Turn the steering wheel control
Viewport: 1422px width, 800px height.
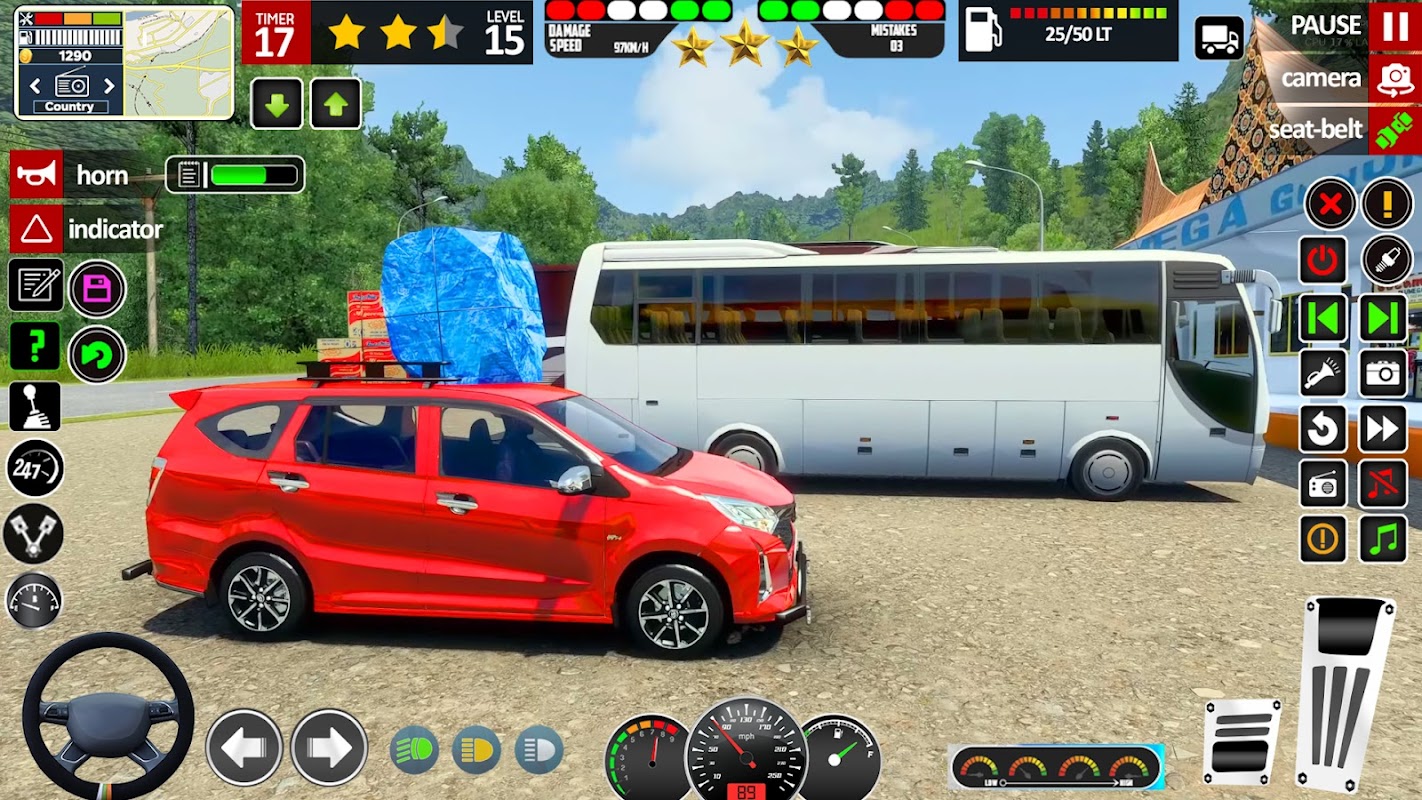[x=108, y=716]
